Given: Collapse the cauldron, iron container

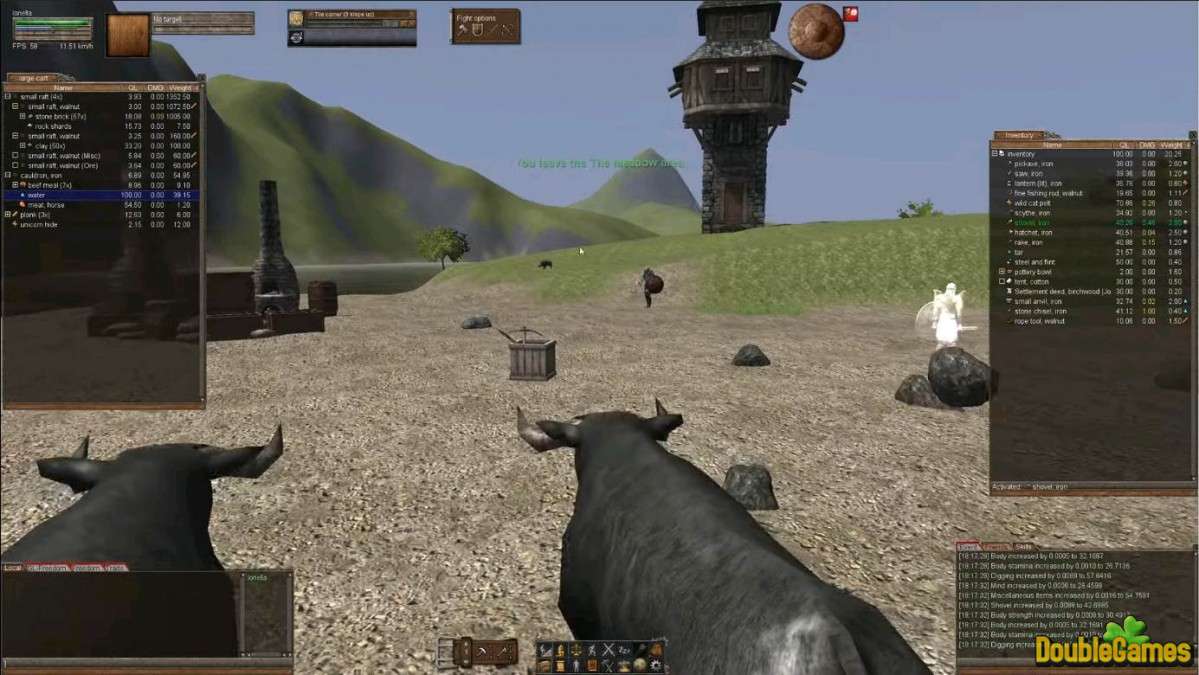Looking at the screenshot, I should tap(7, 175).
